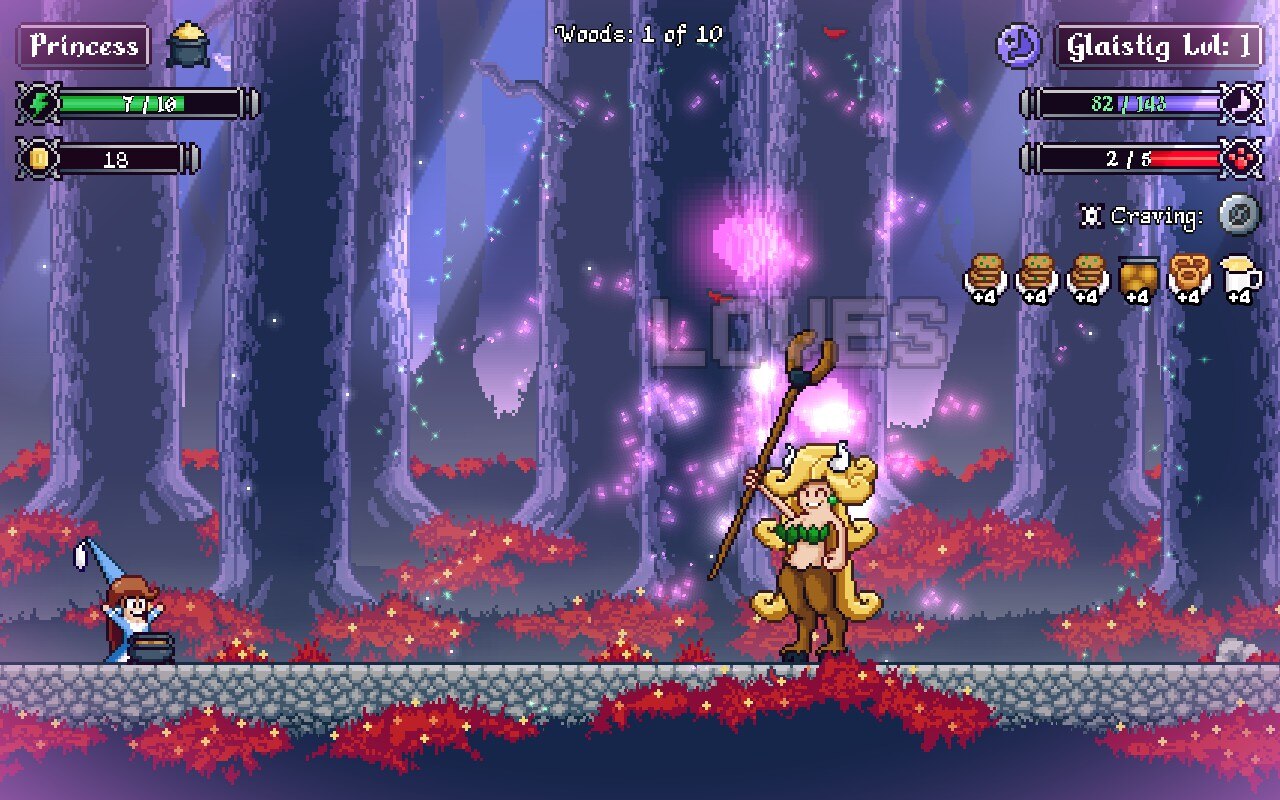
Task: Click the purple moon icon beside Glaistig
Action: 1019,46
